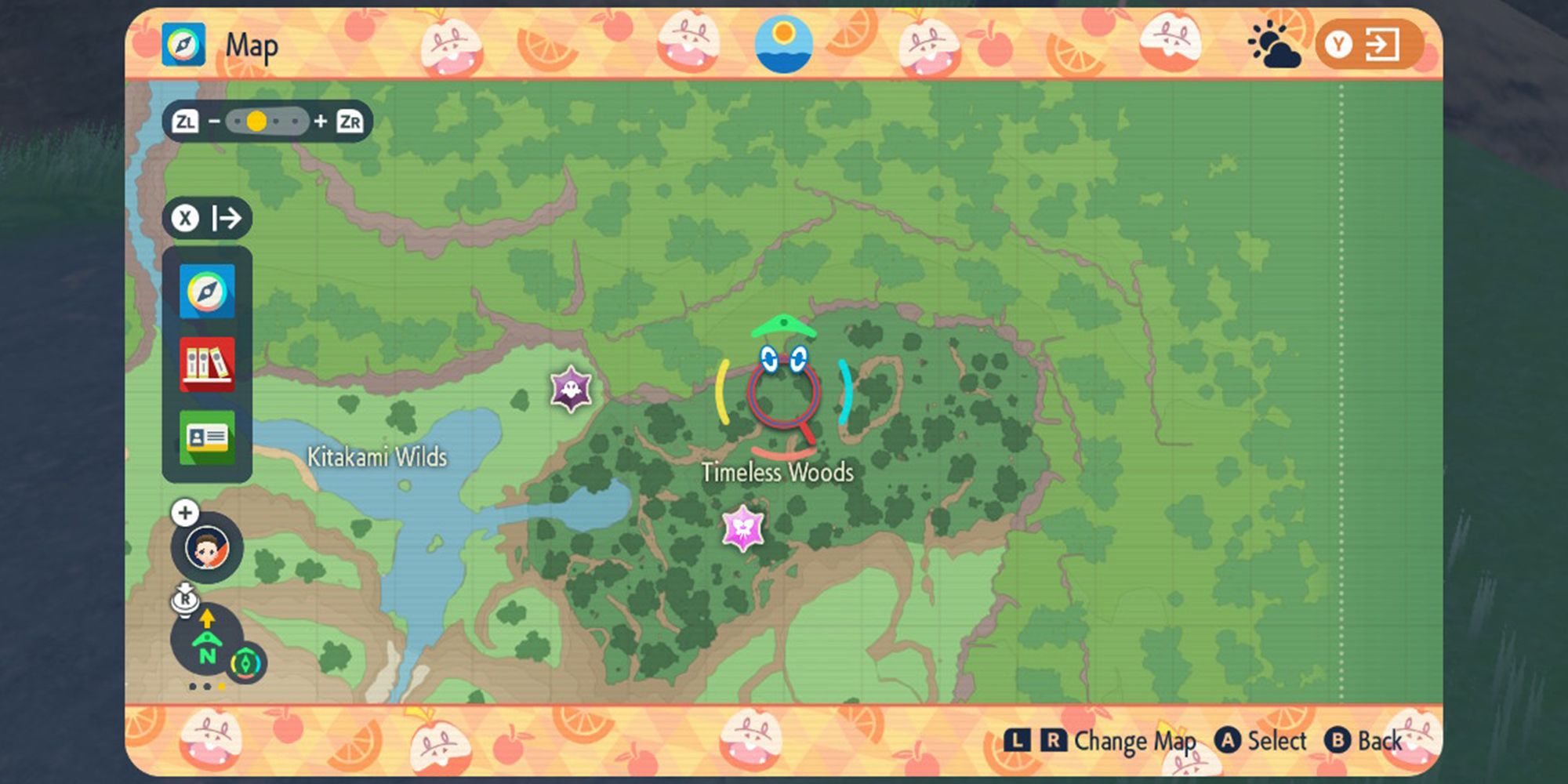1568x784 pixels.
Task: Click the yellow dot on the zoom slider
Action: [256, 120]
